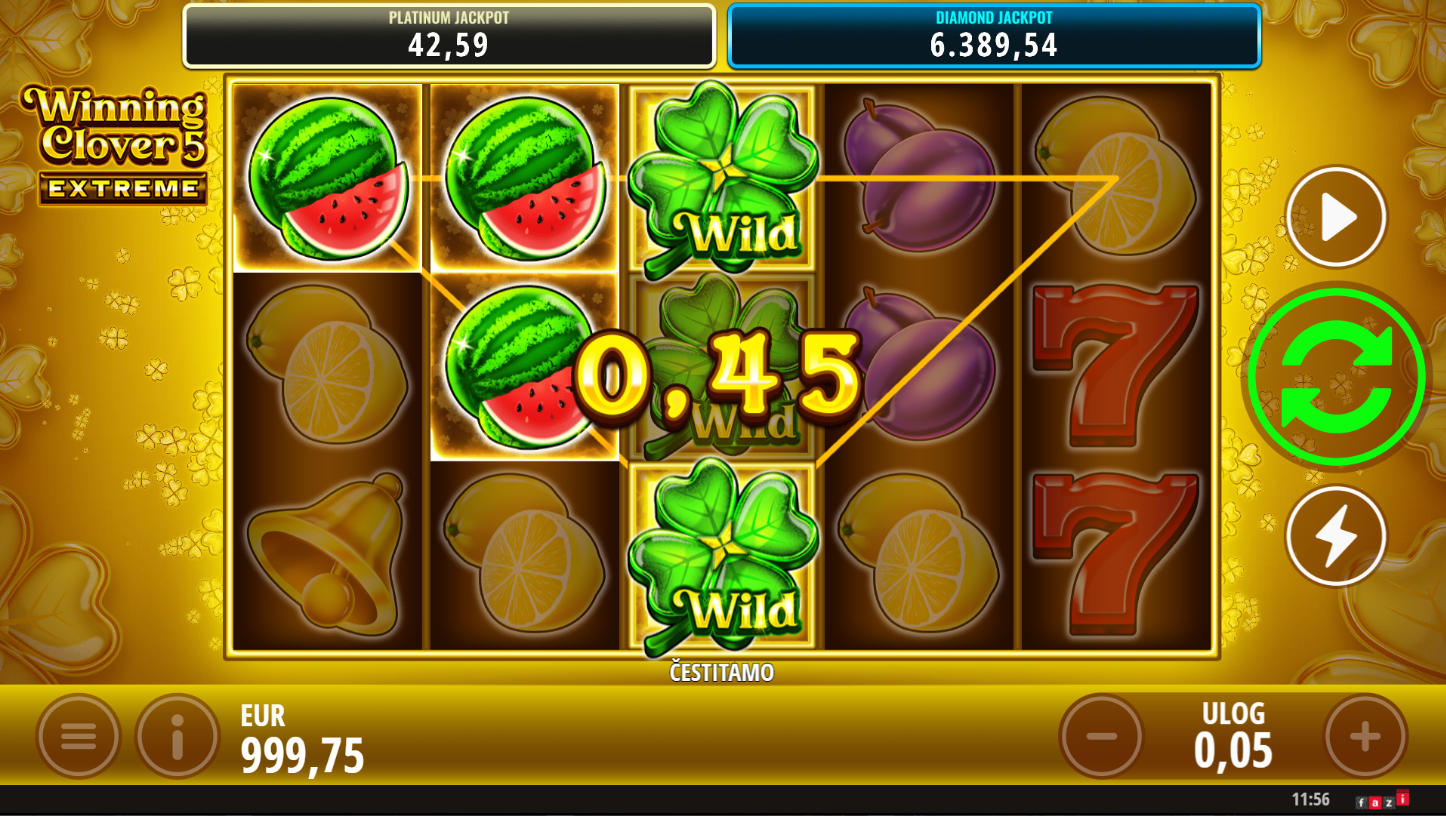Image resolution: width=1446 pixels, height=816 pixels.
Task: Start autoplay with the play arrow button
Action: pos(1336,217)
